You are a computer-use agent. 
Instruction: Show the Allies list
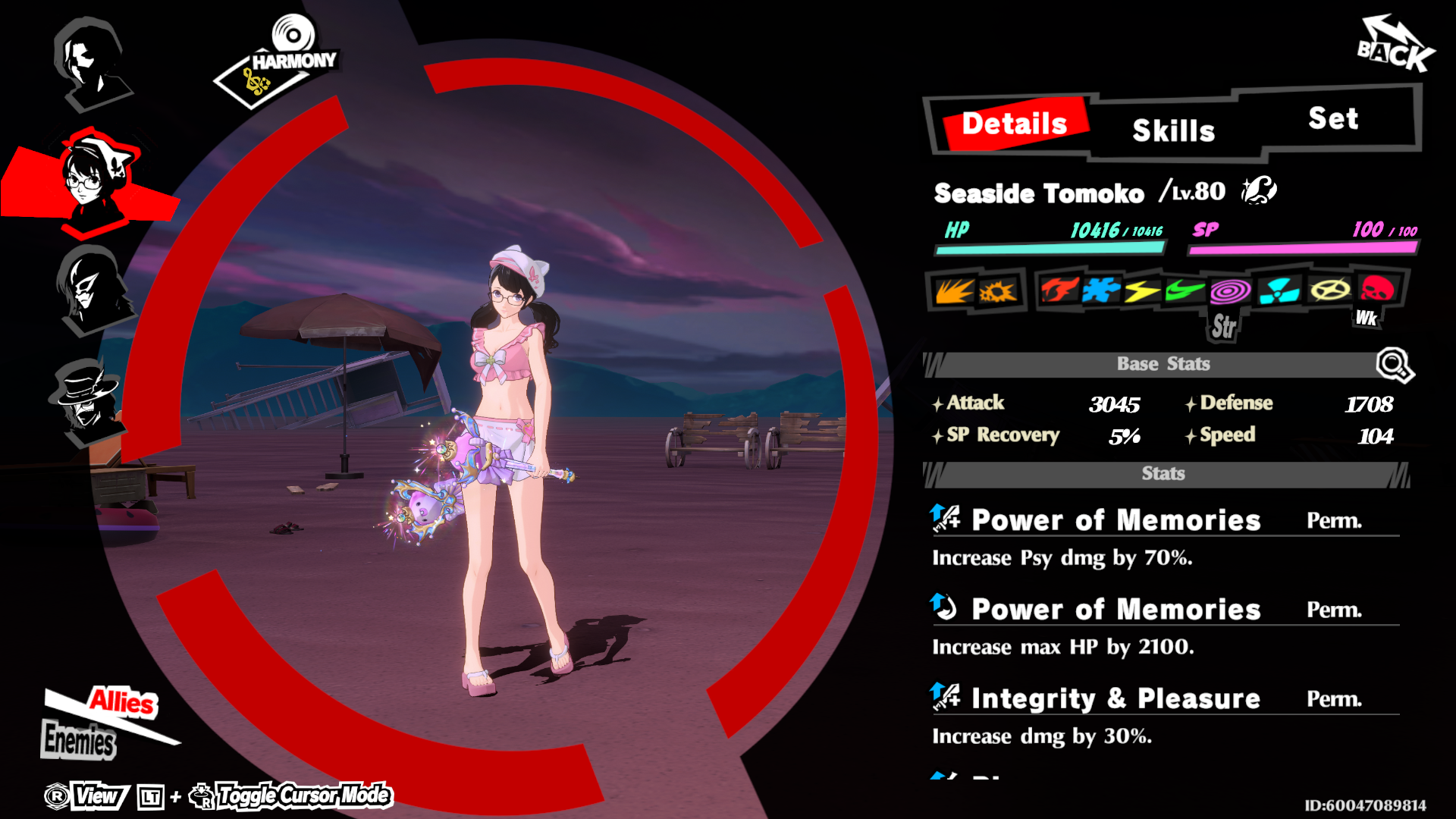point(123,701)
